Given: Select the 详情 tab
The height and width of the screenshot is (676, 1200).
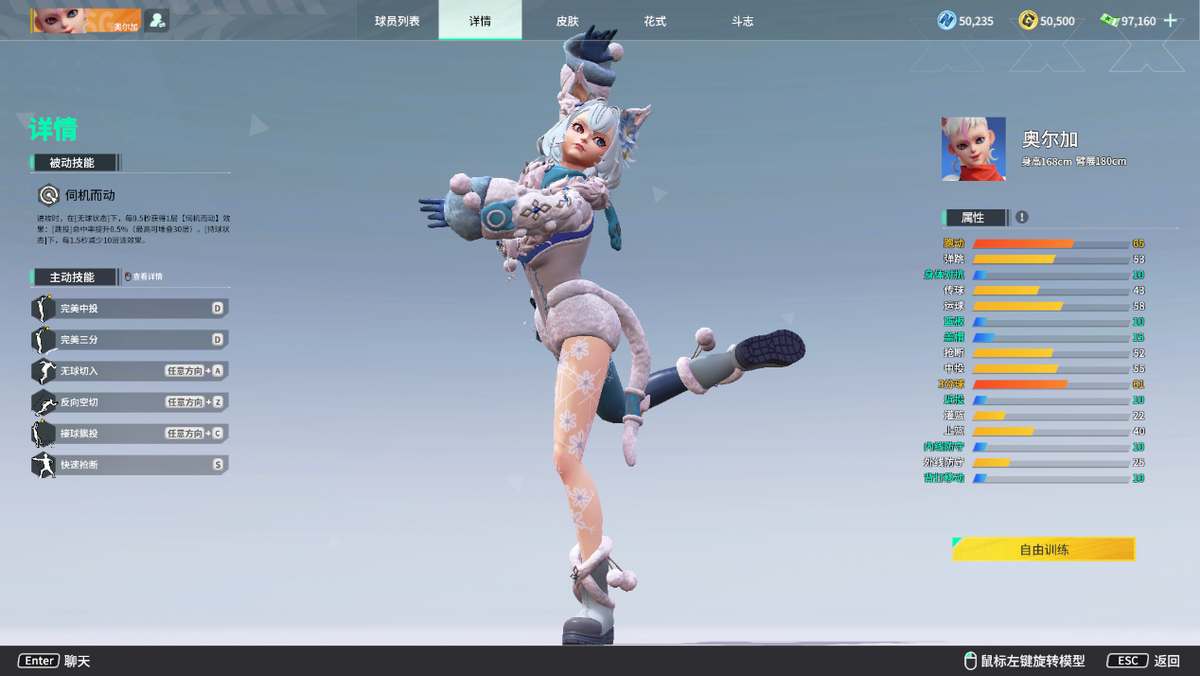Looking at the screenshot, I should pyautogui.click(x=480, y=21).
